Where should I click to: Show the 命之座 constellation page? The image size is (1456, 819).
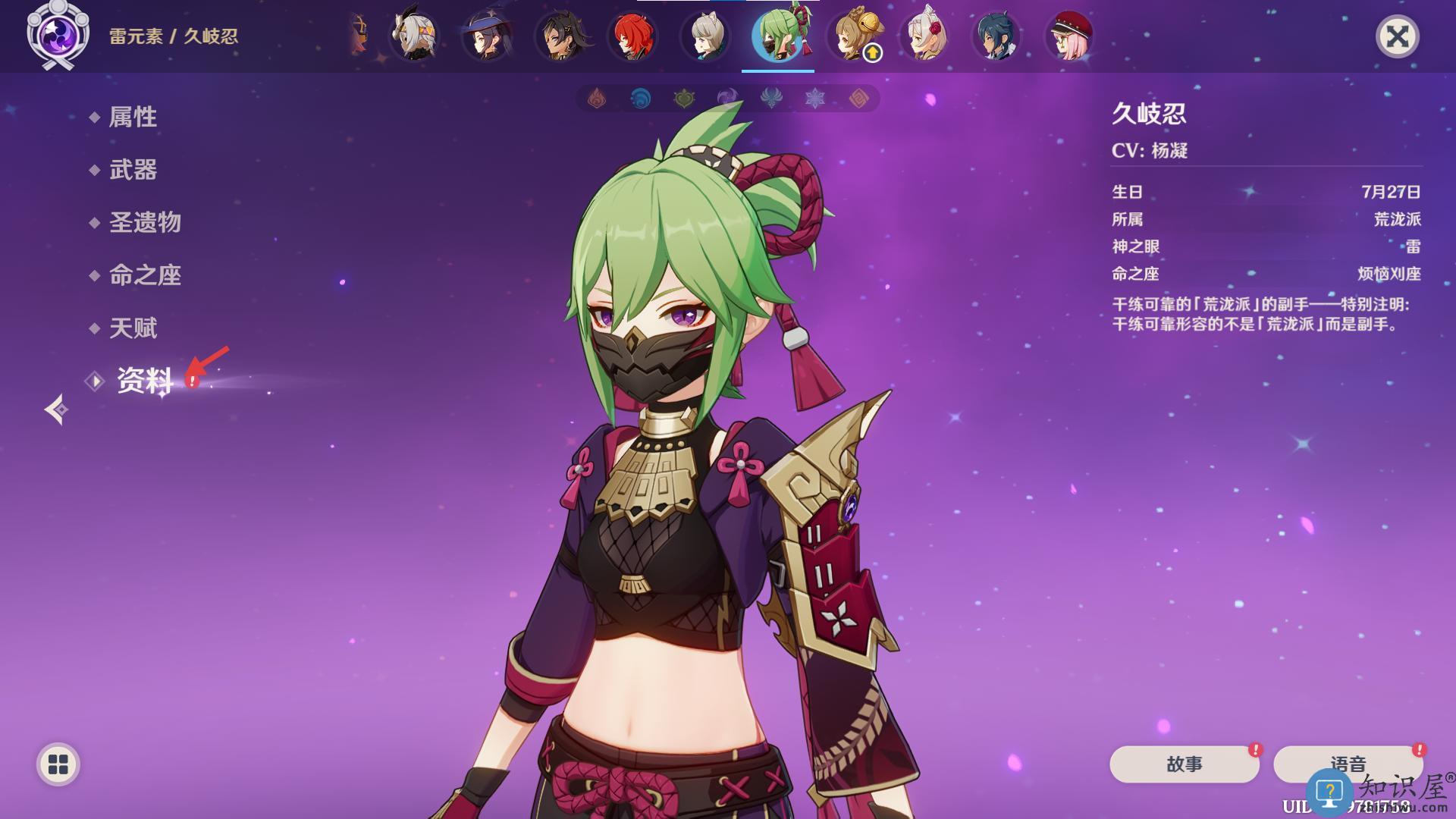click(145, 275)
